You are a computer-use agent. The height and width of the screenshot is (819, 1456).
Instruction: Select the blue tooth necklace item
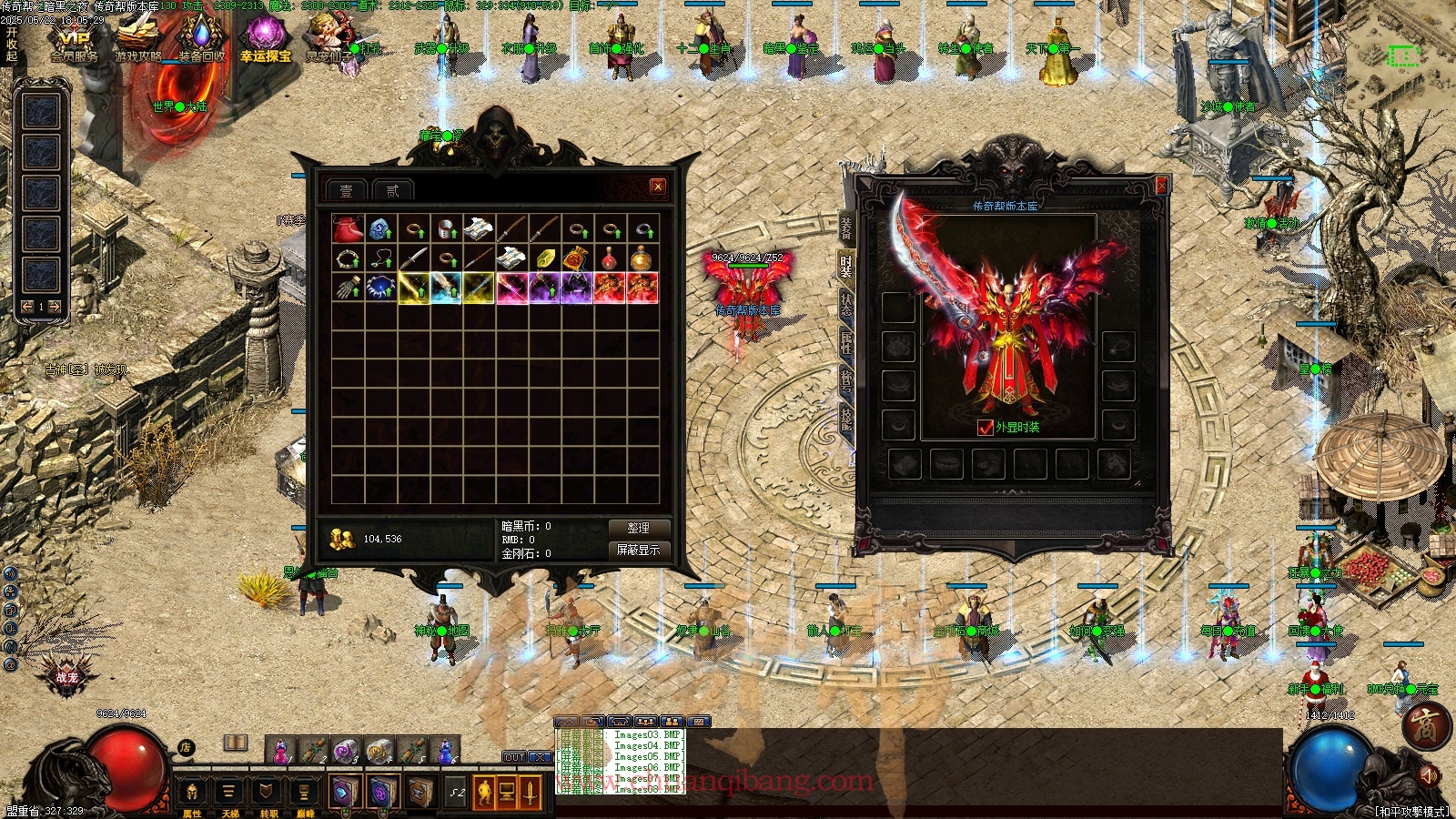point(380,288)
